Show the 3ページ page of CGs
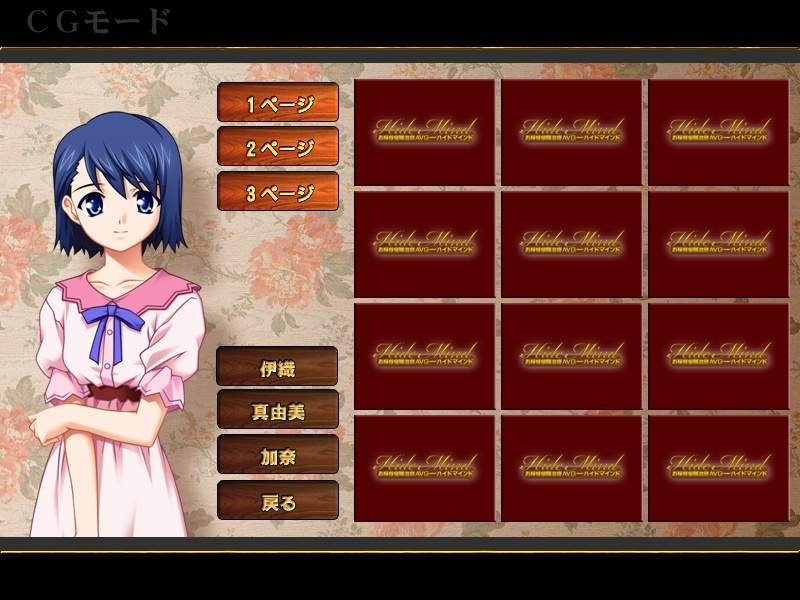Image resolution: width=800 pixels, height=600 pixels. coord(278,192)
